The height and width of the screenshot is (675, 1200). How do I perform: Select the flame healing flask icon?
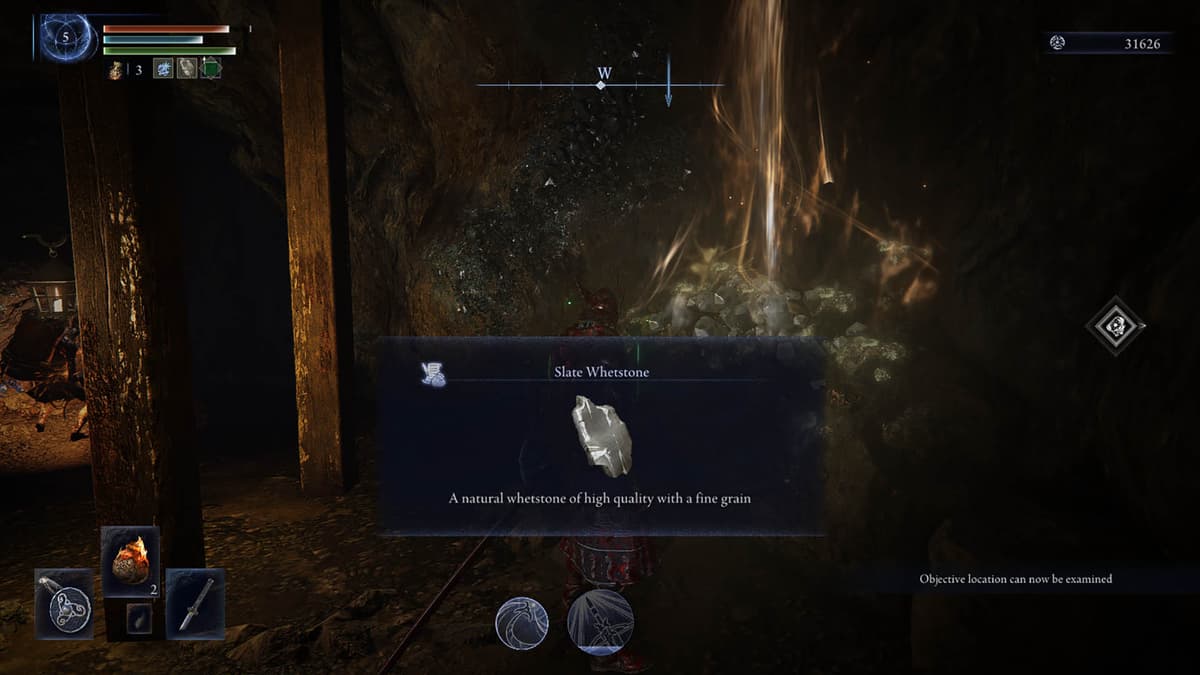[116, 70]
